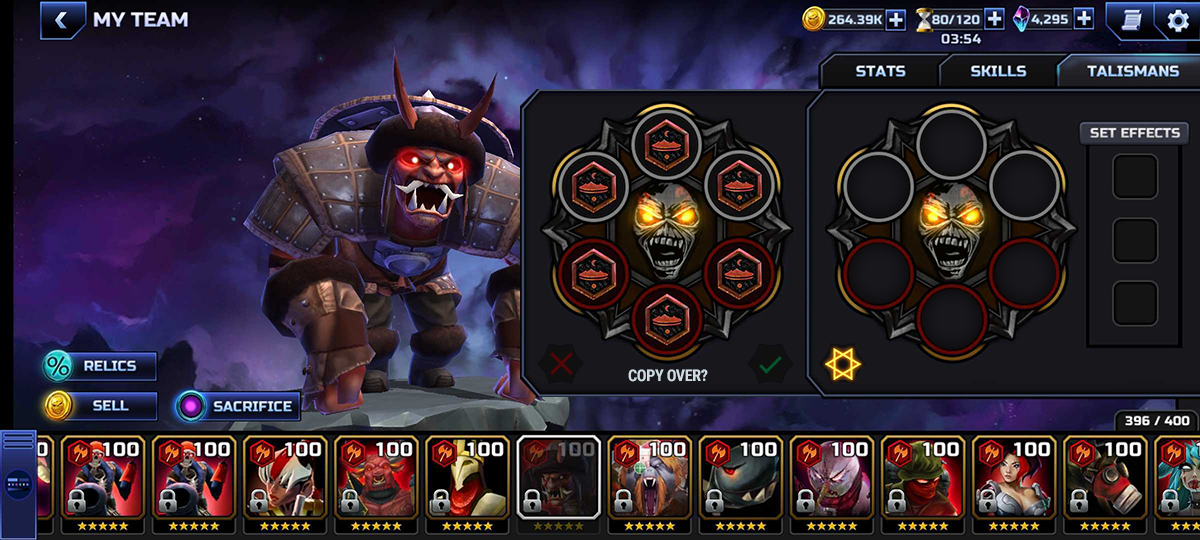
Task: Open the gear settings menu
Action: click(1178, 20)
